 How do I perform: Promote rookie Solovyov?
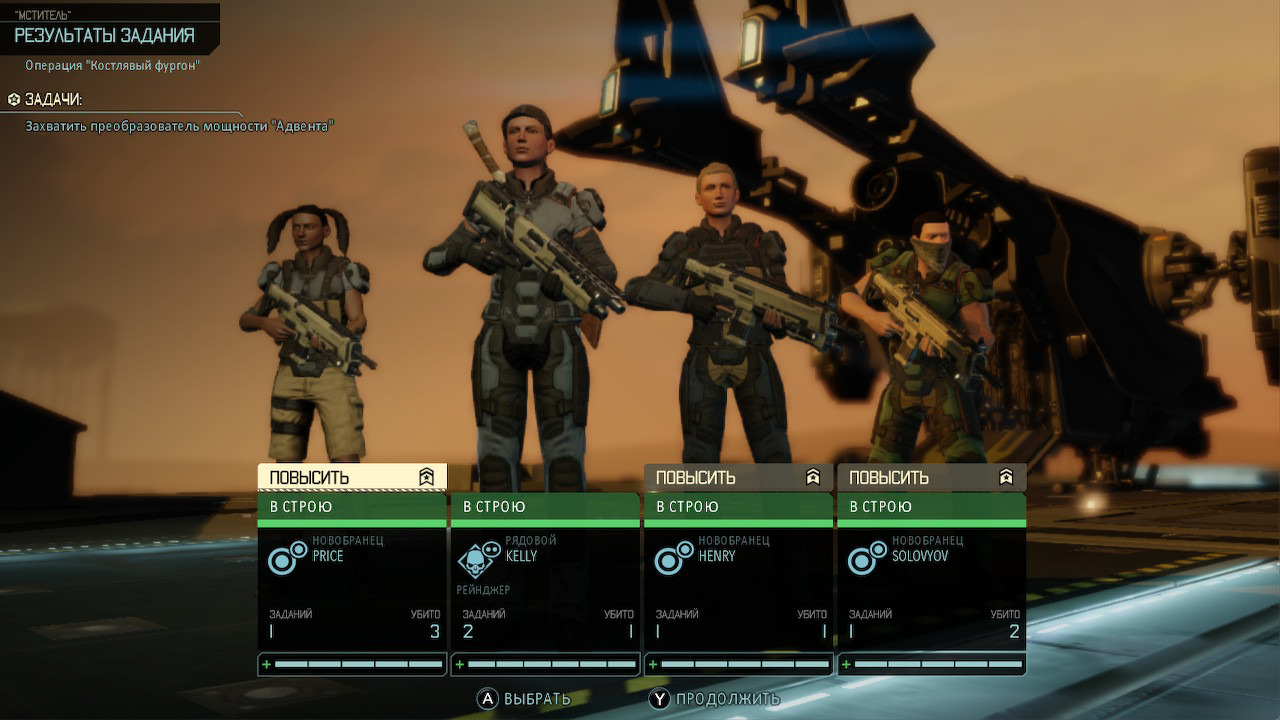pyautogui.click(x=931, y=477)
